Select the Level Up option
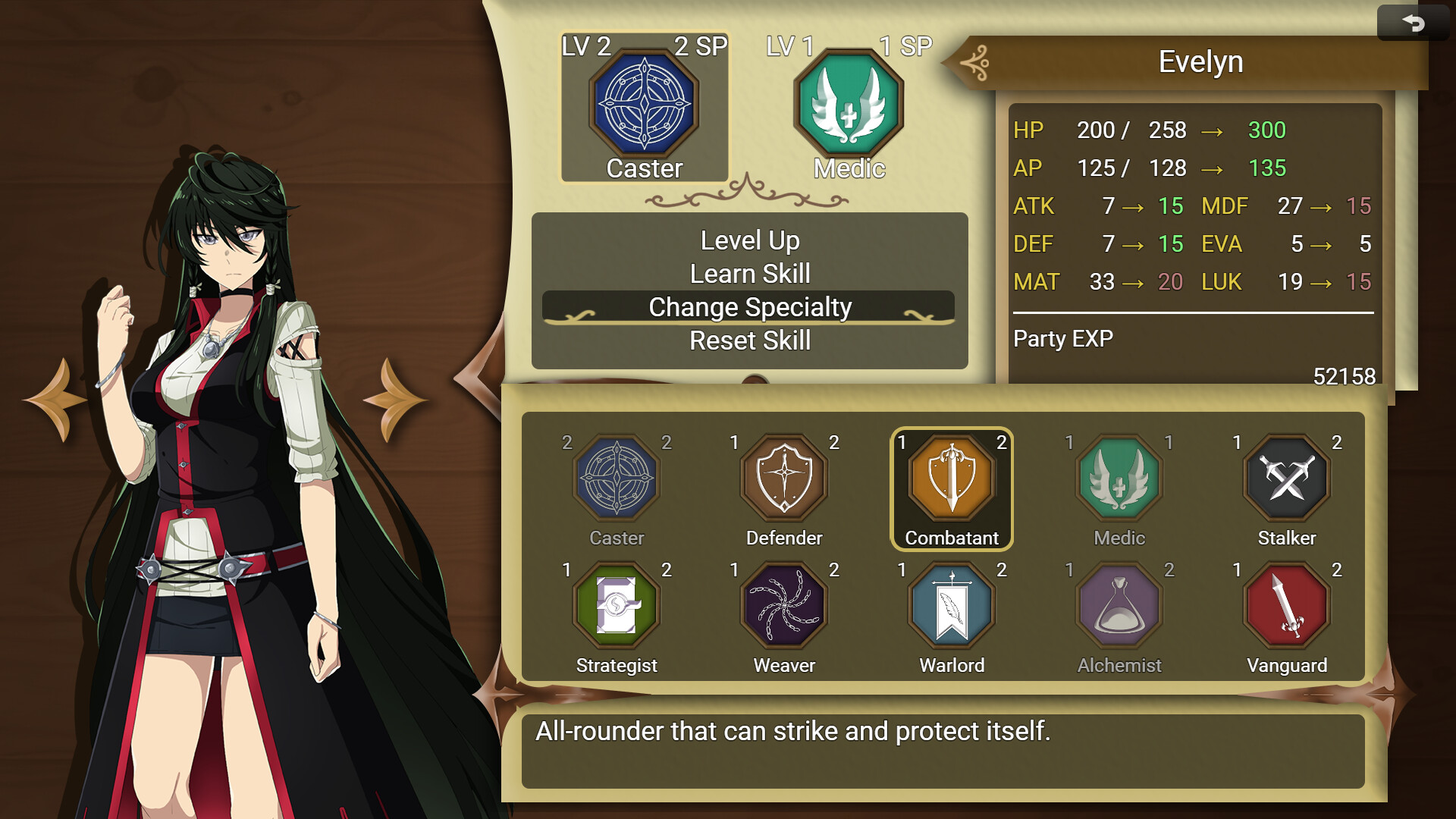This screenshot has width=1456, height=819. coord(749,240)
